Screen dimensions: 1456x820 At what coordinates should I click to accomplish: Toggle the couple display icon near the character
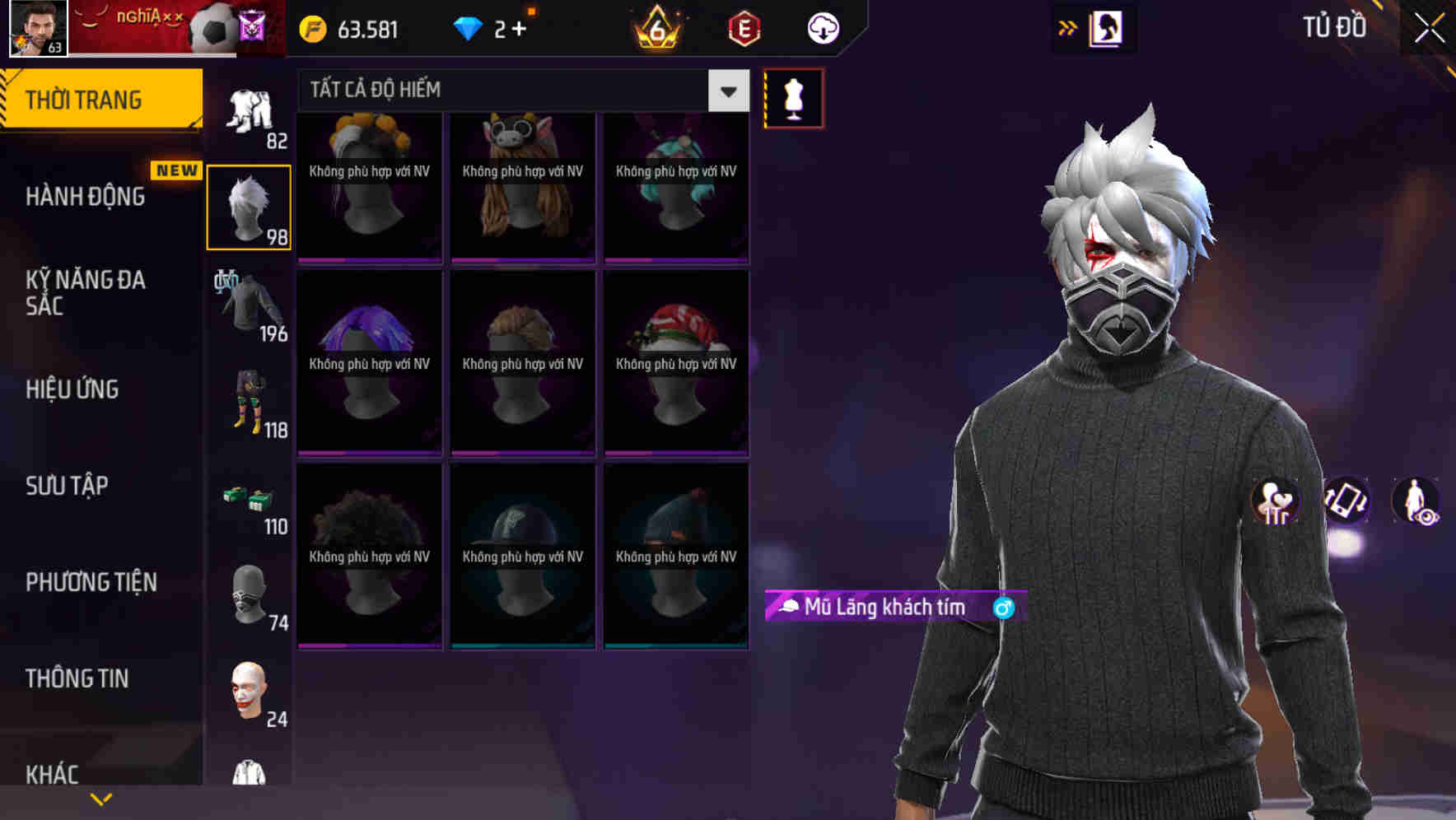[1274, 502]
